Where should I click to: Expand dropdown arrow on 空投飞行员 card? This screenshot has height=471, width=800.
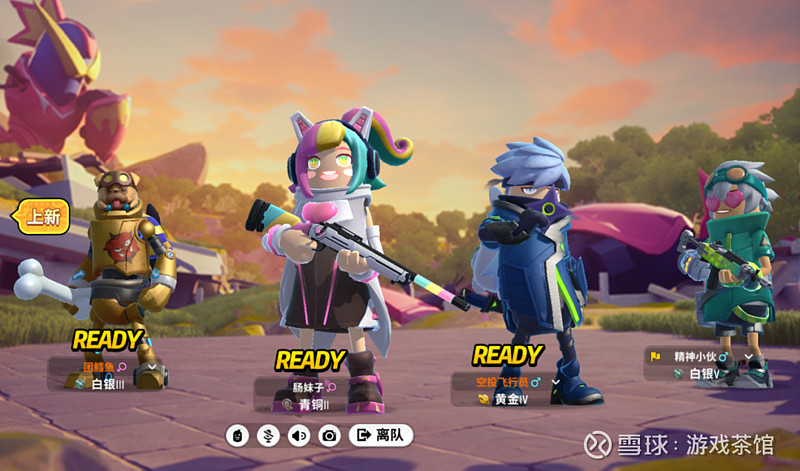pyautogui.click(x=556, y=382)
